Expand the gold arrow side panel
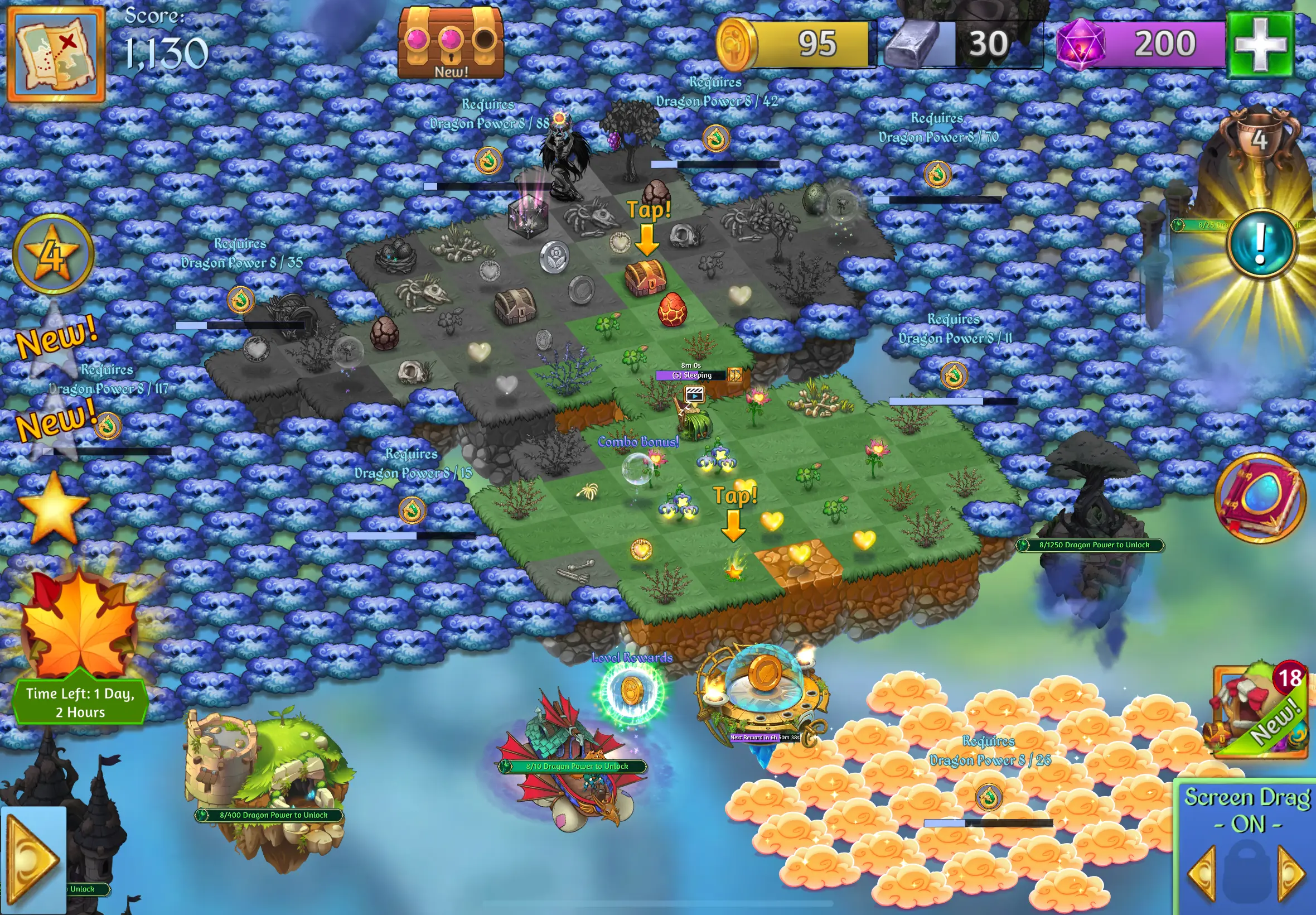1316x915 pixels. click(x=33, y=860)
